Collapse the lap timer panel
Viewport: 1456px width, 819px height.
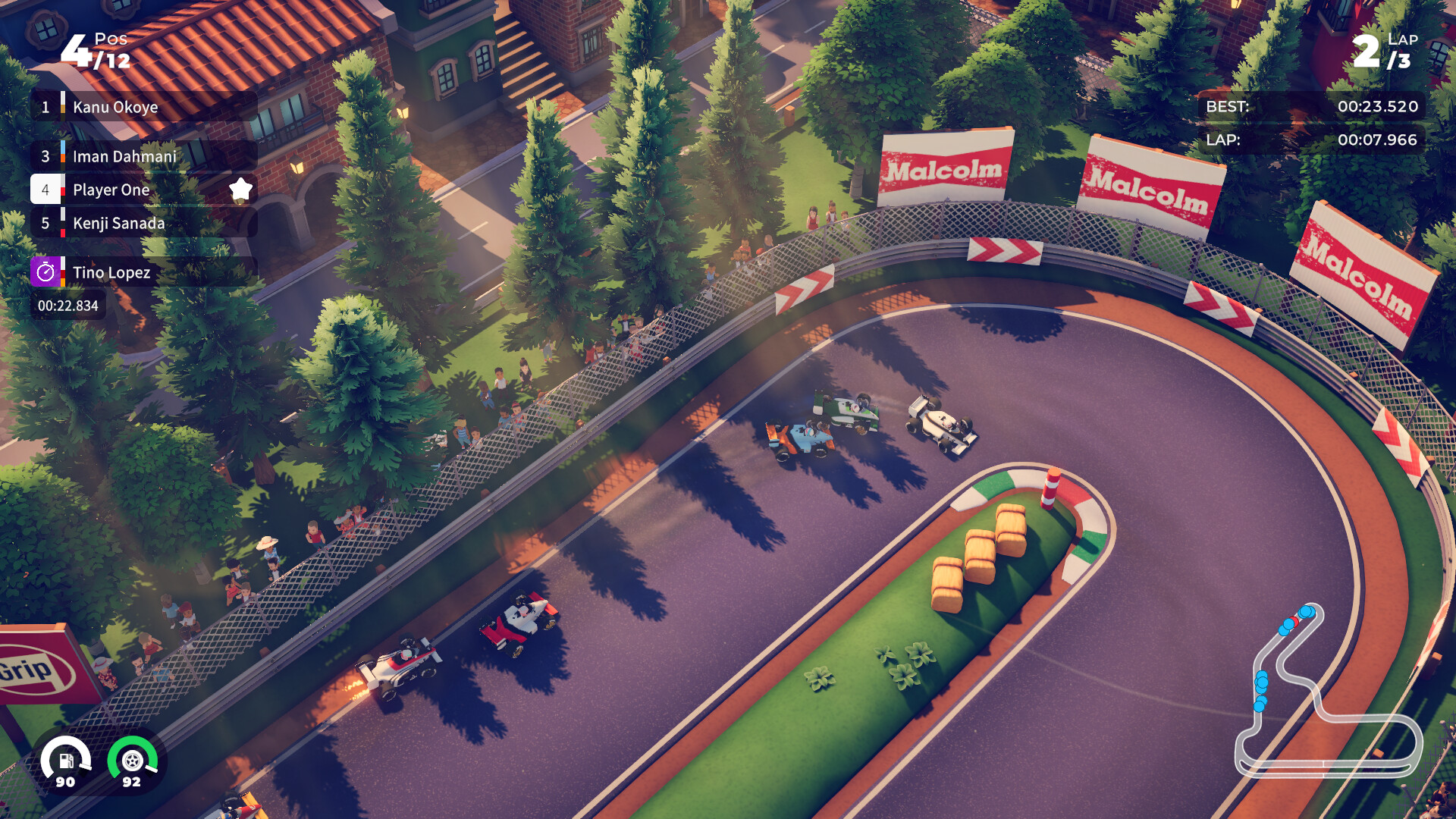[1312, 140]
